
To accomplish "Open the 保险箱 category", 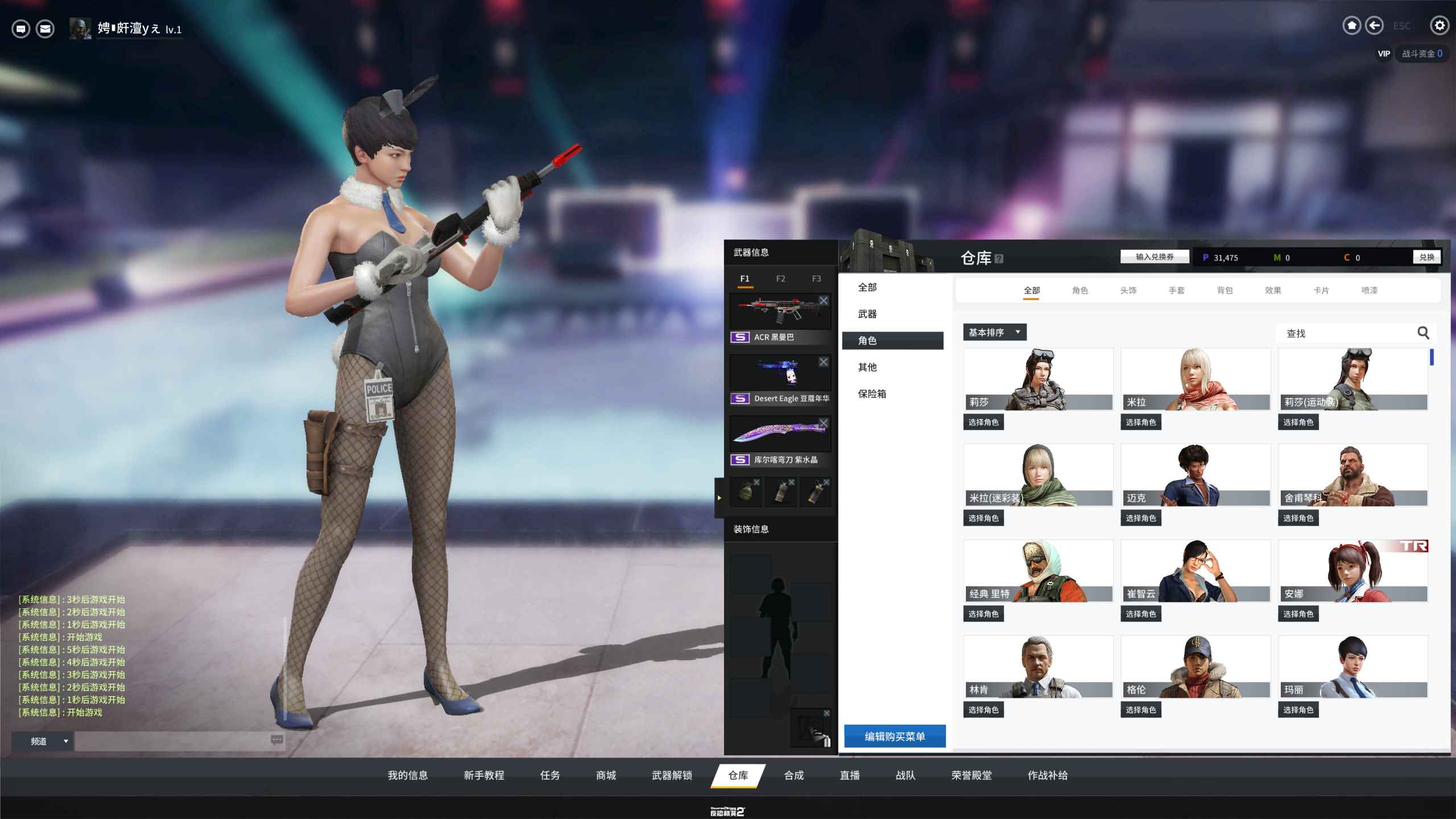I will coord(872,394).
